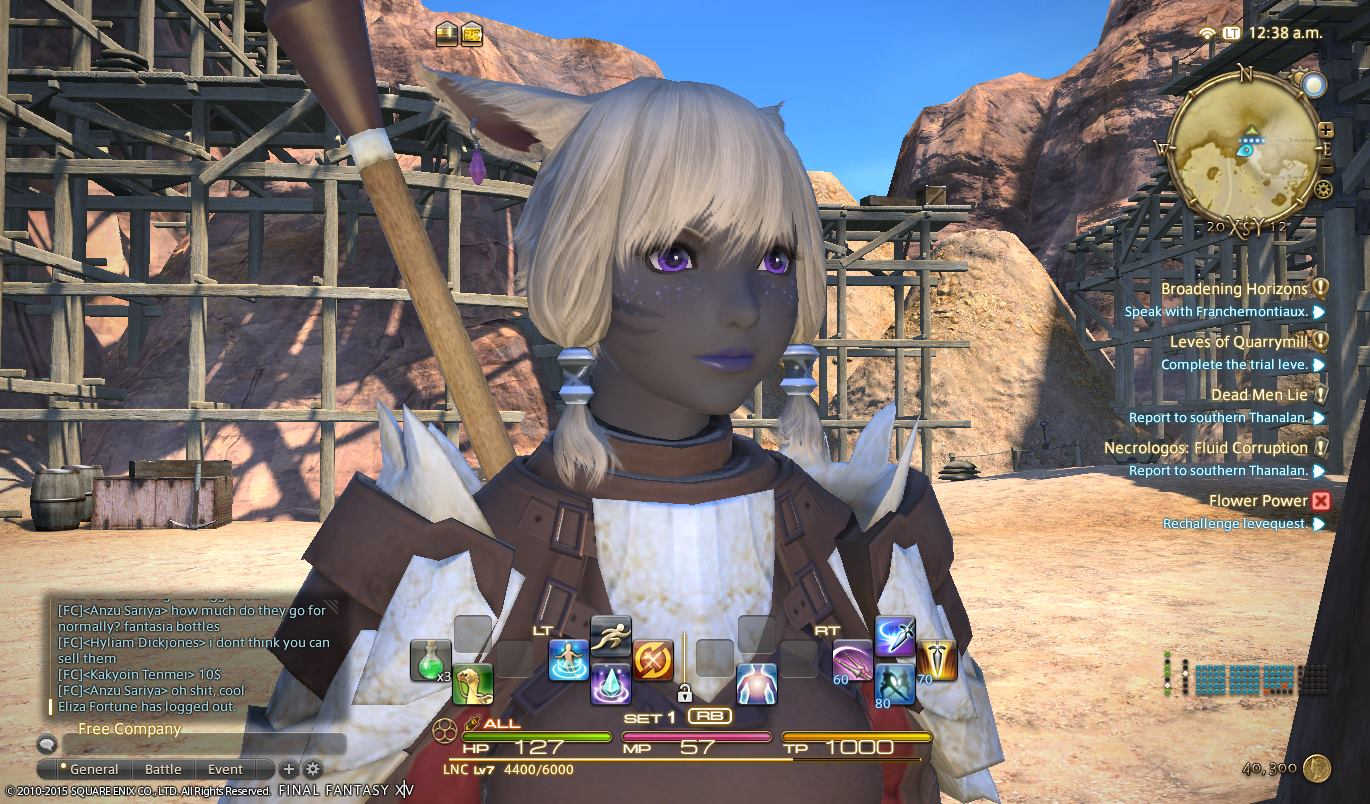Activate the golden downward lance skill costing 70
The height and width of the screenshot is (804, 1370).
click(x=937, y=660)
